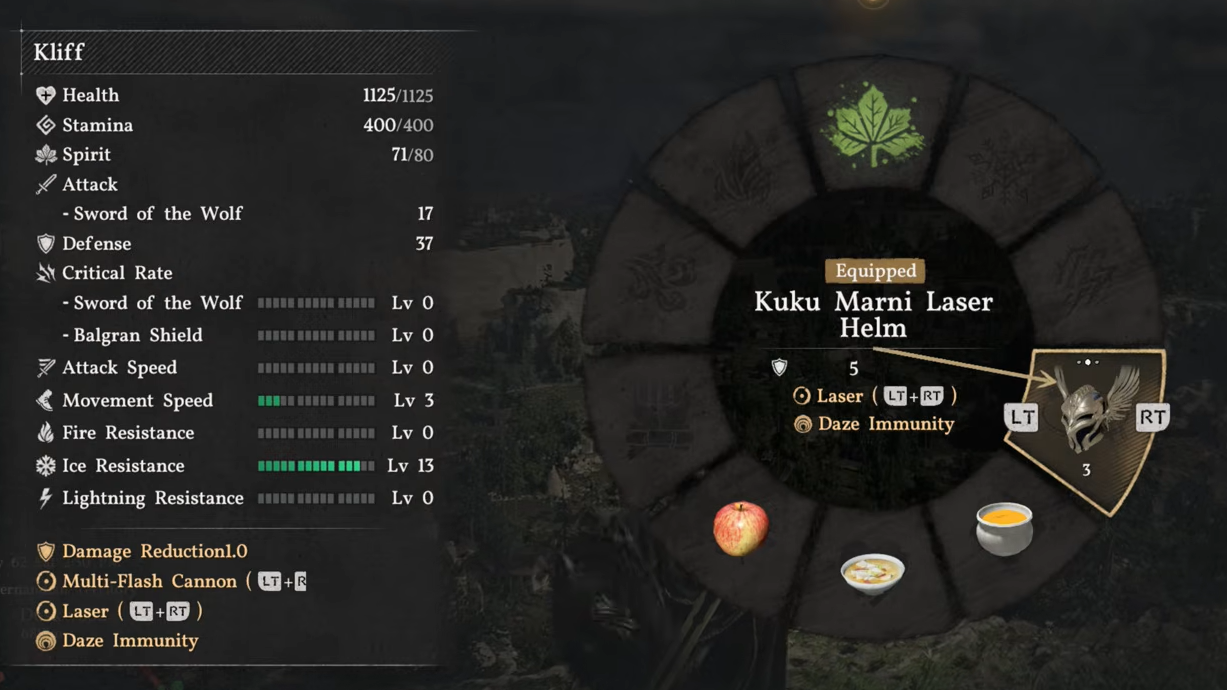1227x690 pixels.
Task: Select the green leaf wheel slot
Action: click(875, 127)
